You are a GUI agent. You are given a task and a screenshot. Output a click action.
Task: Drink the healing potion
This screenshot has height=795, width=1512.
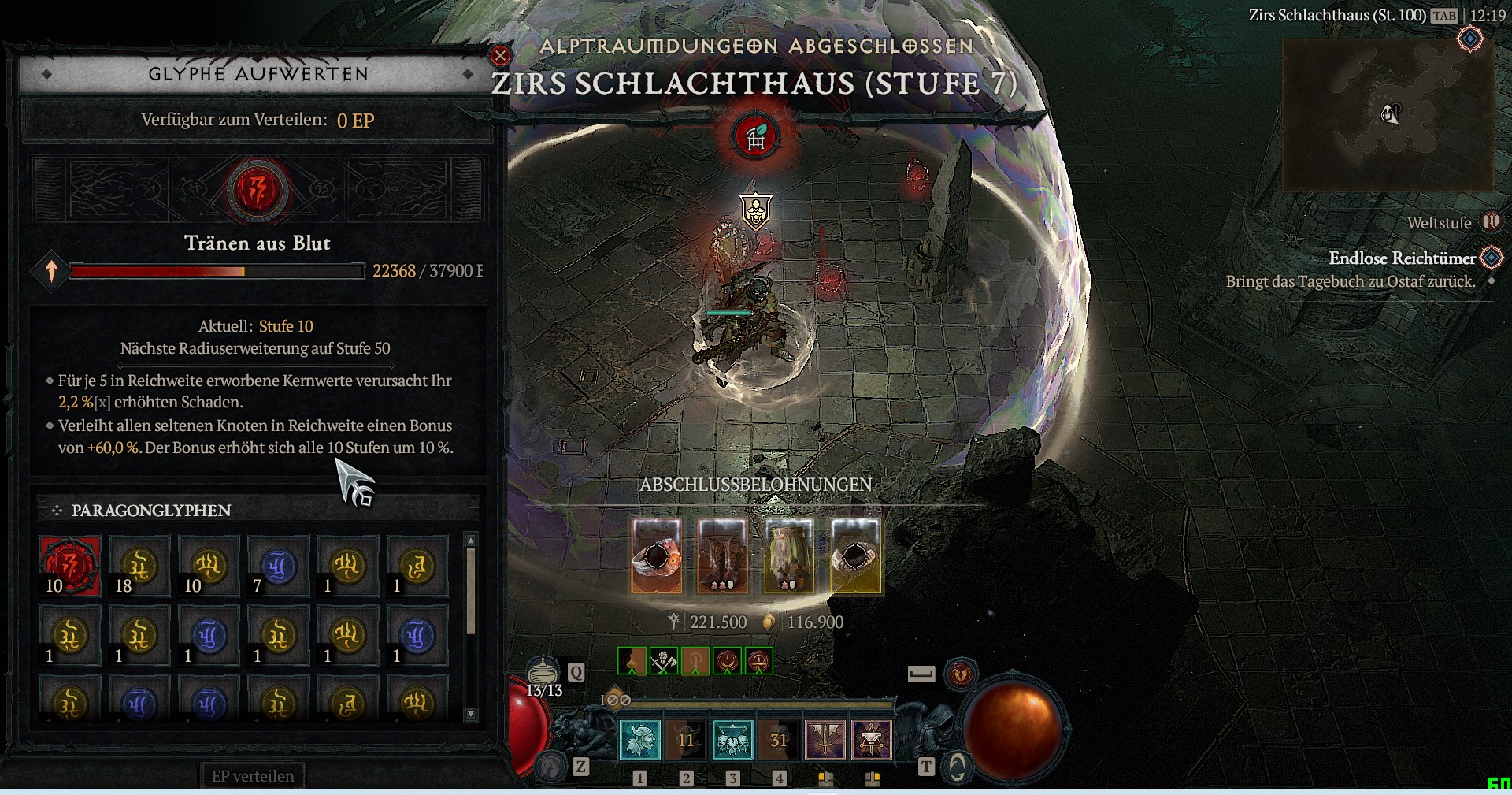(x=543, y=672)
